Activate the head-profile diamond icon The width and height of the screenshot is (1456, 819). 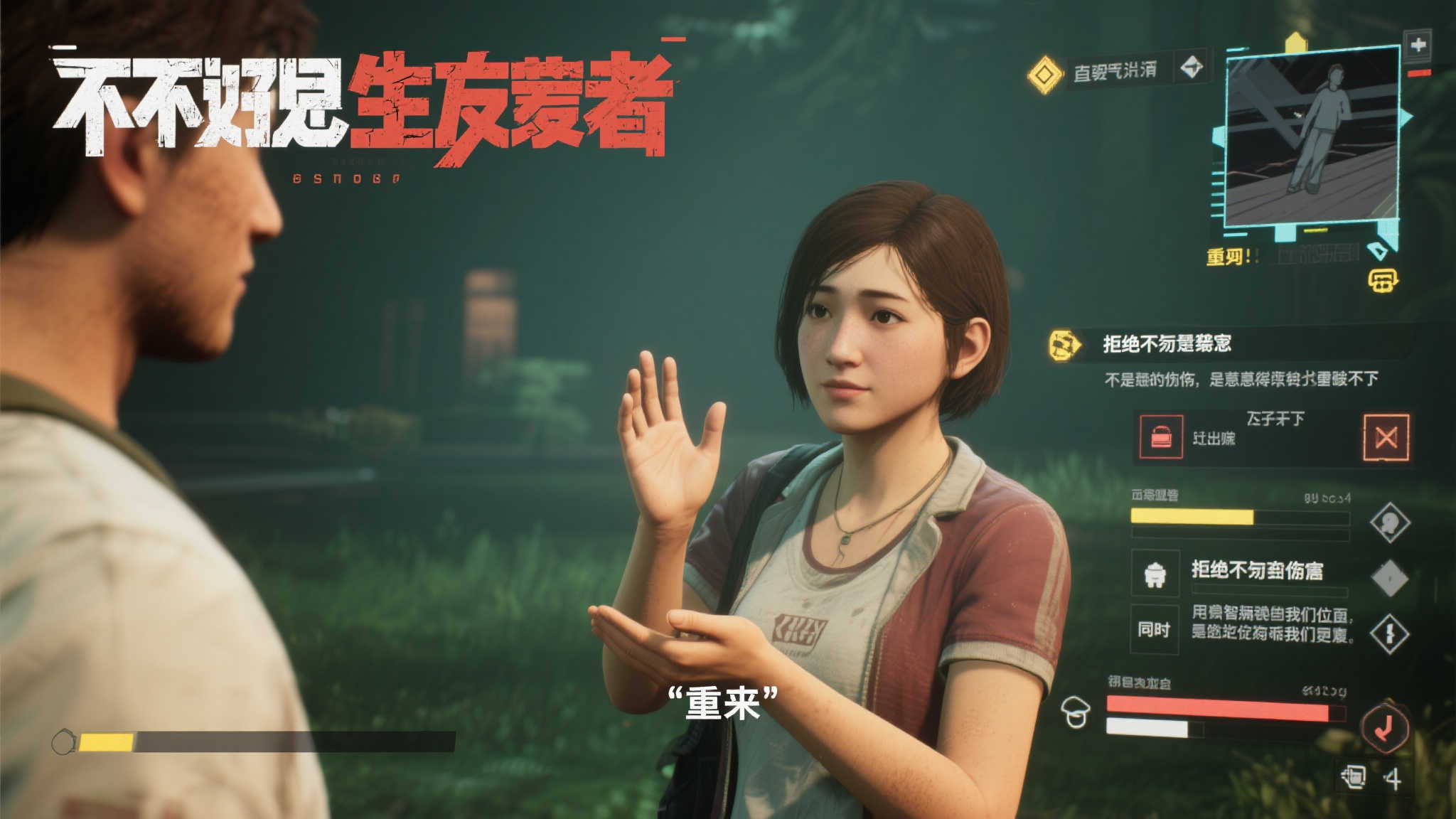coord(1390,523)
